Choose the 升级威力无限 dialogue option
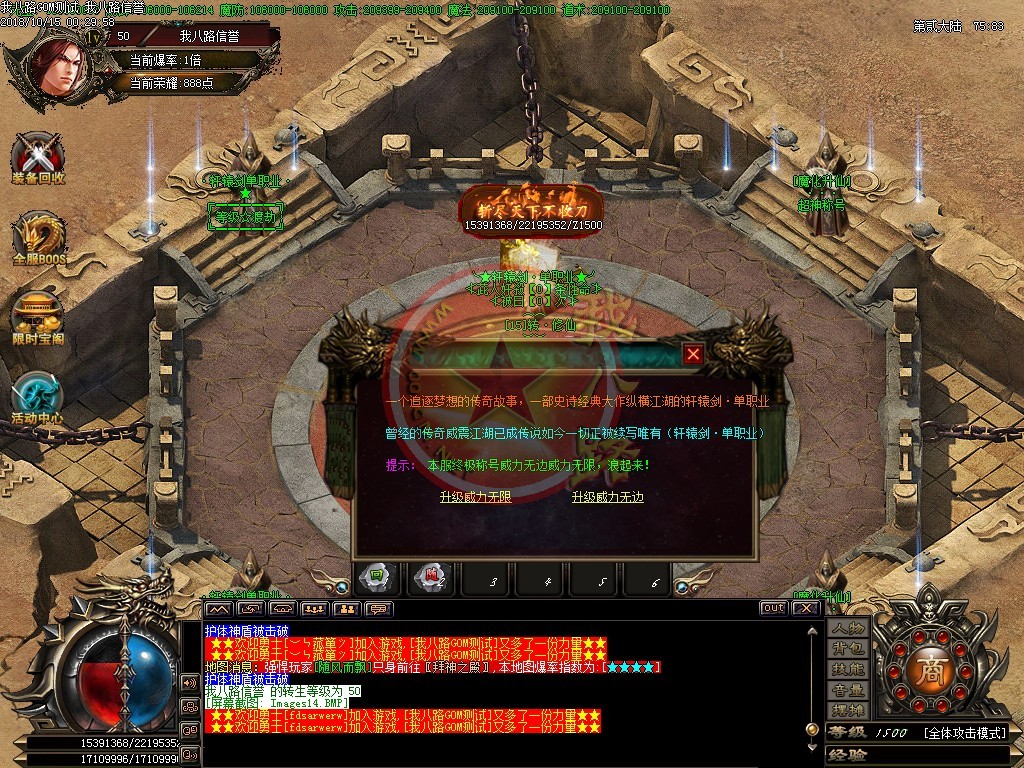This screenshot has height=768, width=1024. [475, 497]
